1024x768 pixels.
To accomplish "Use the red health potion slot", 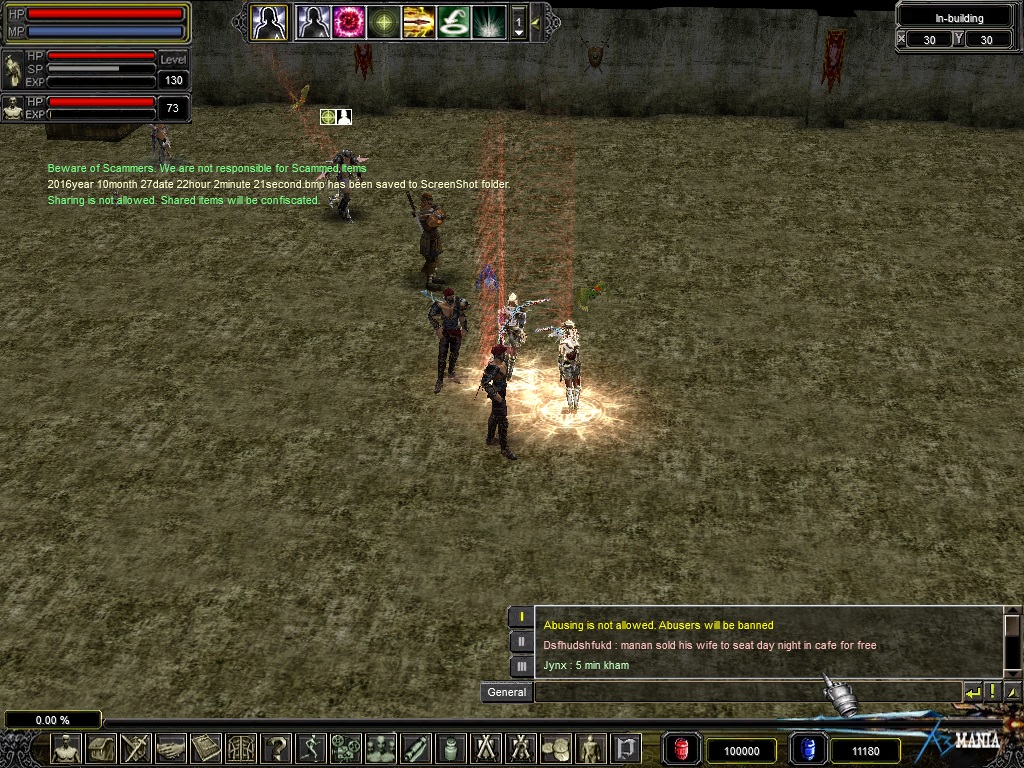I will coord(681,749).
